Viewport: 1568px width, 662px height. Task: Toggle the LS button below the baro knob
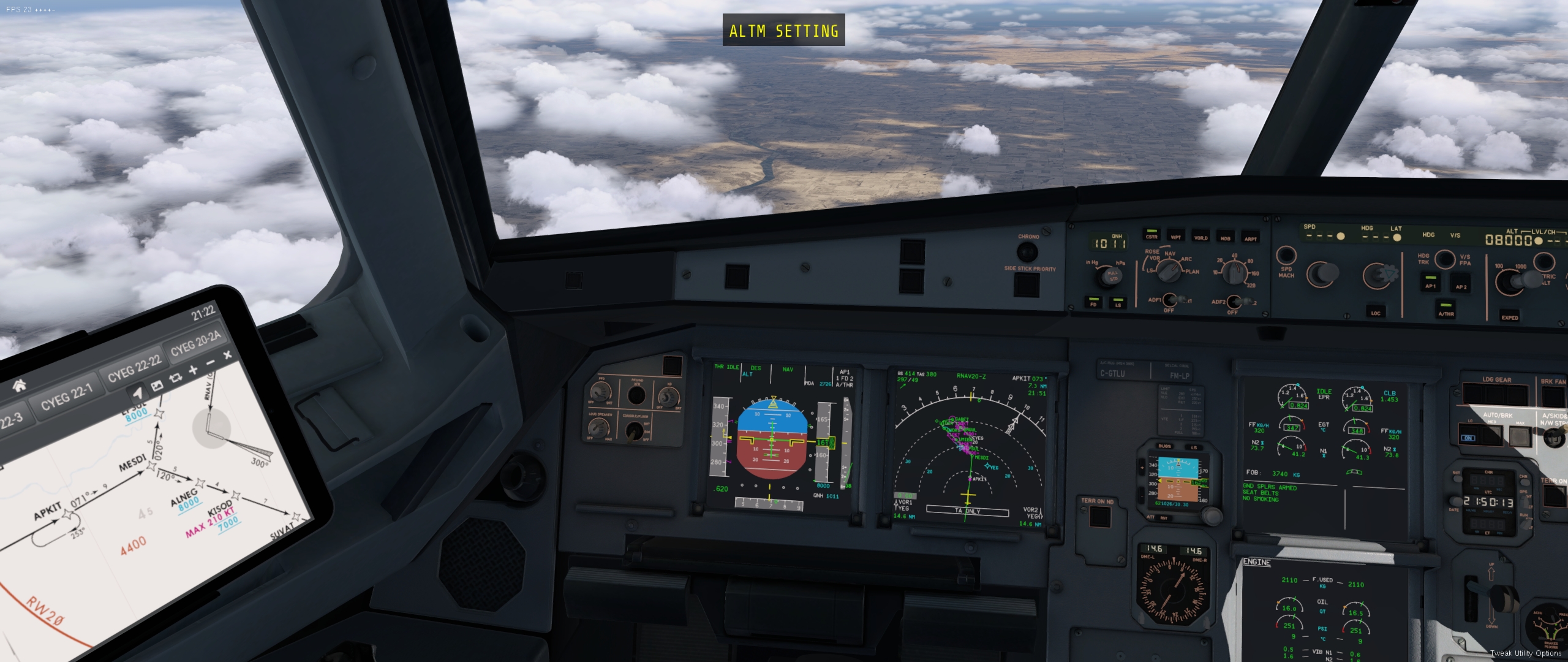[x=1118, y=303]
